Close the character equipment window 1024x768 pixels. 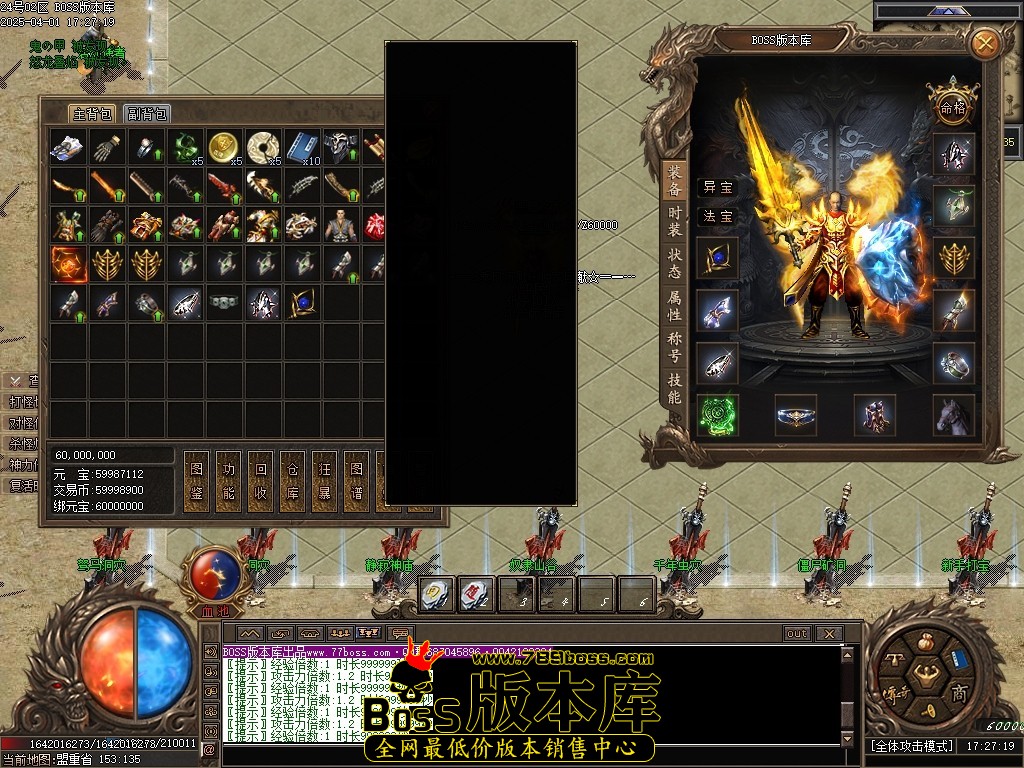[x=985, y=43]
